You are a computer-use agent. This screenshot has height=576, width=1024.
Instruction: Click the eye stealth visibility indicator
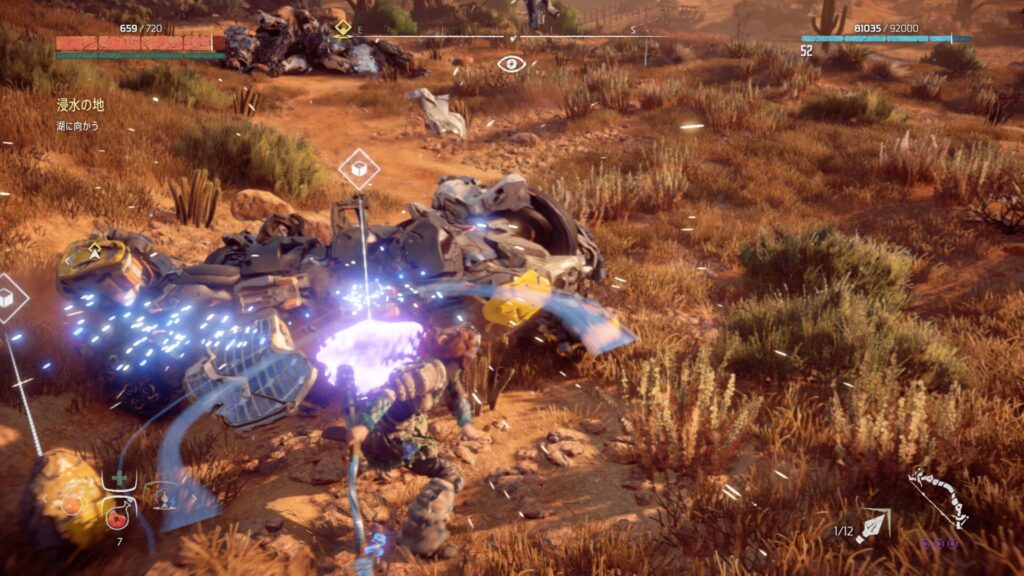tap(511, 64)
